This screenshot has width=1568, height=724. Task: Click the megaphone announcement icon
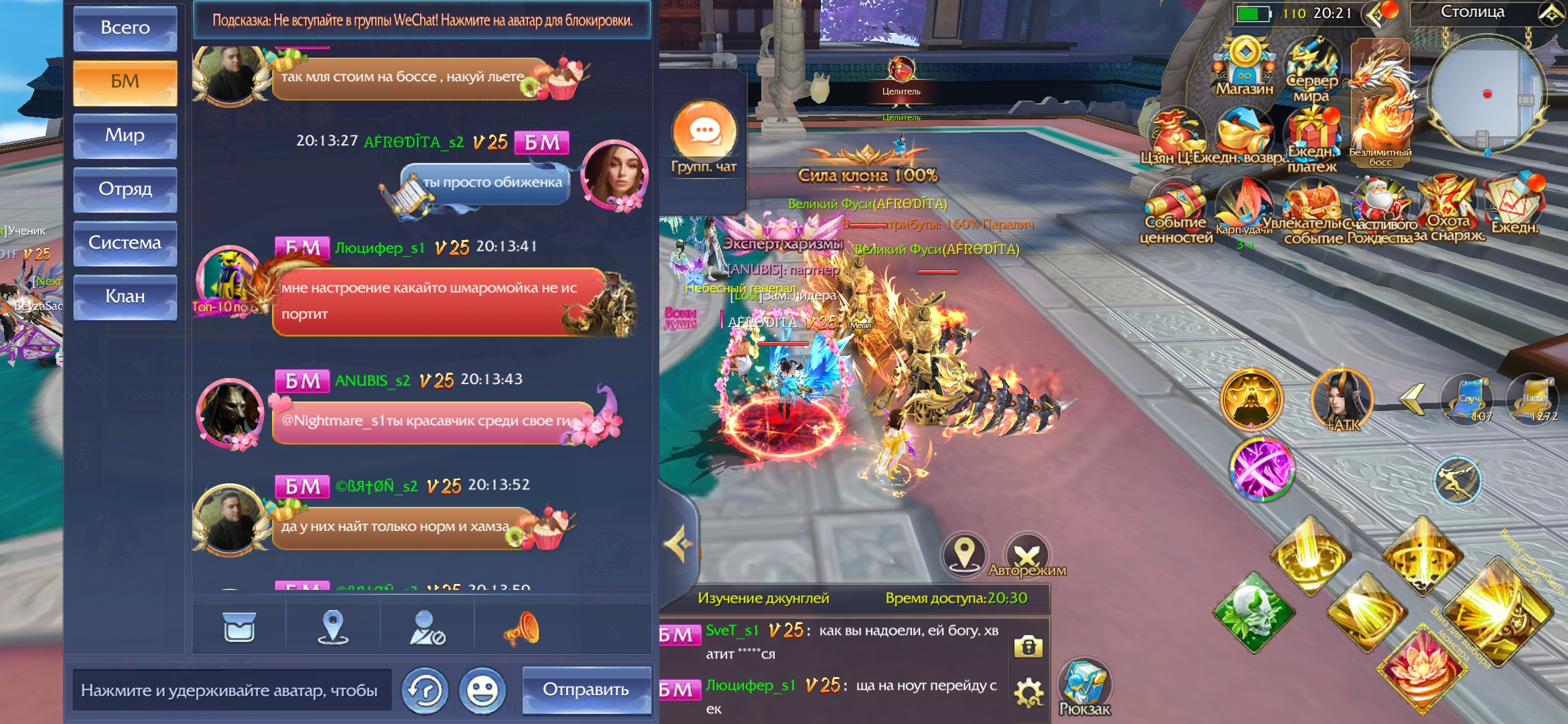point(521,628)
